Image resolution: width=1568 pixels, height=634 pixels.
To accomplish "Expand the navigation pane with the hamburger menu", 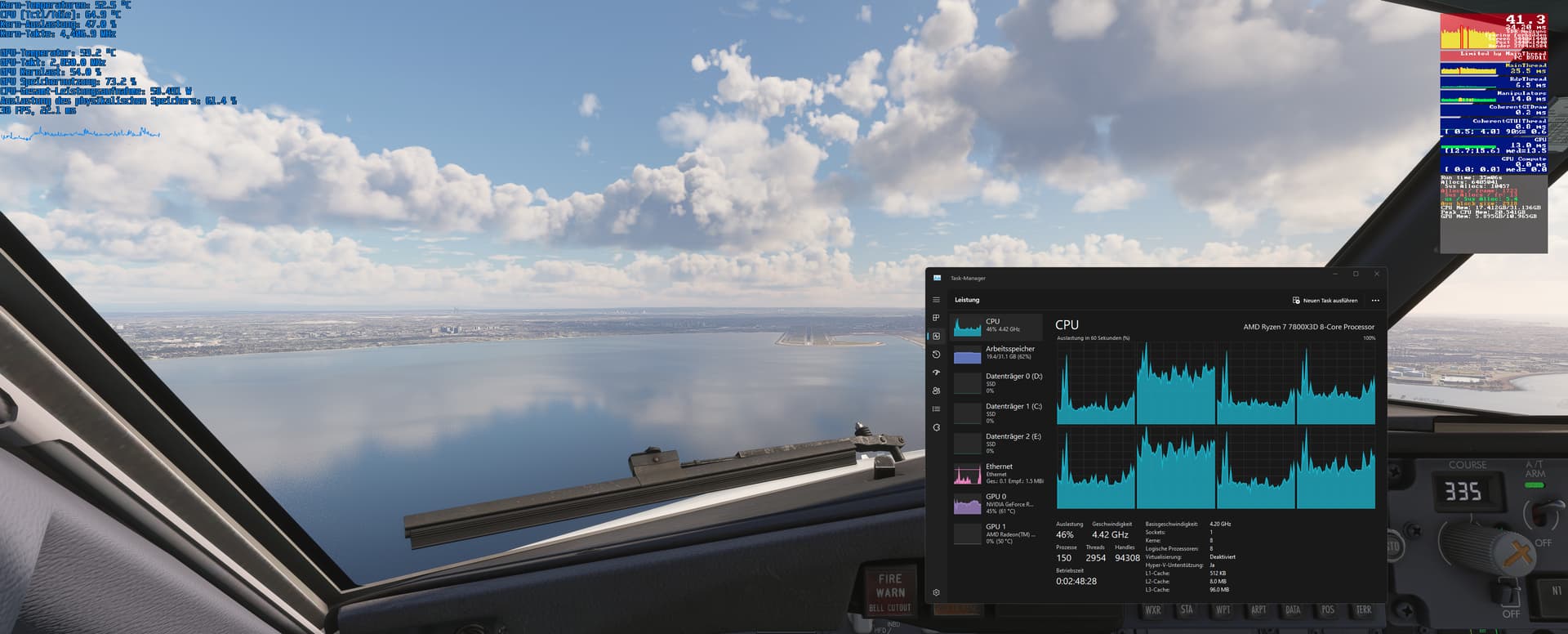I will (936, 299).
